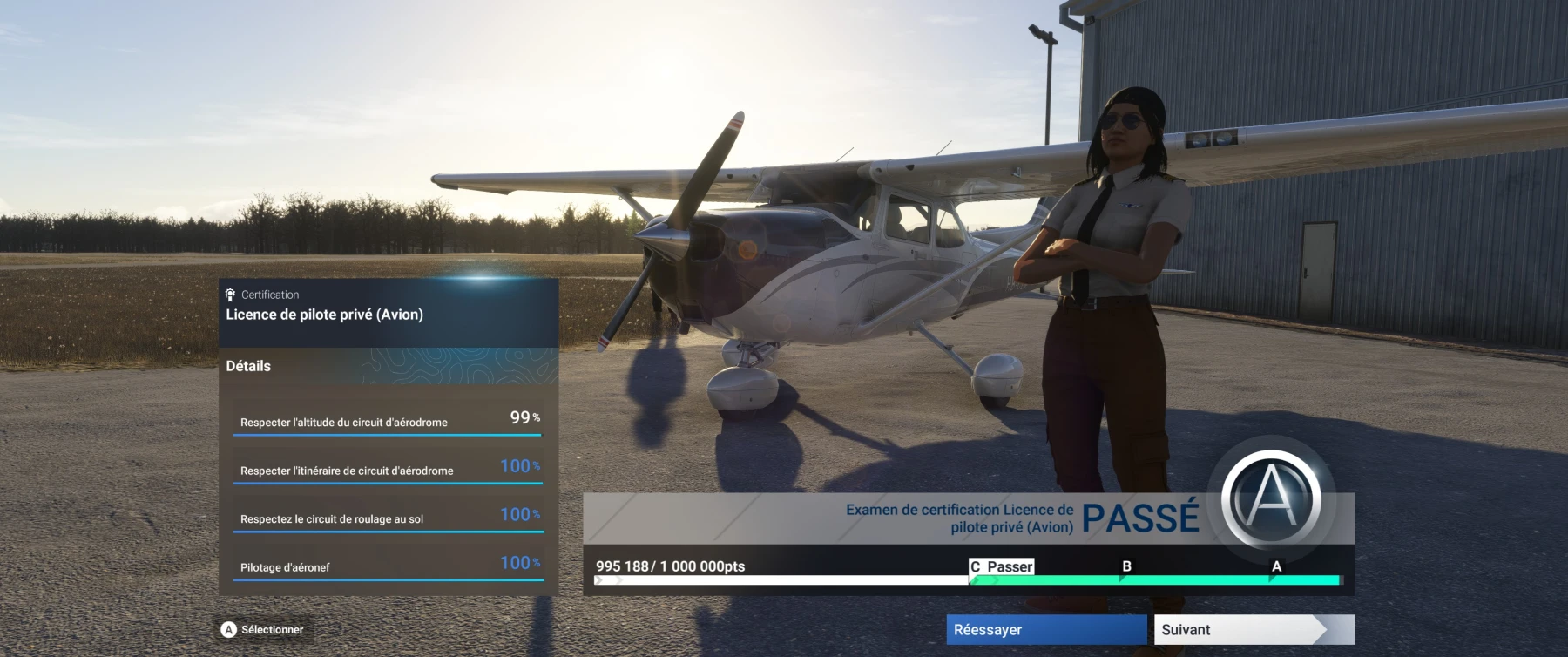
Task: Select the Pilotage d'aéronef row
Action: tap(388, 565)
